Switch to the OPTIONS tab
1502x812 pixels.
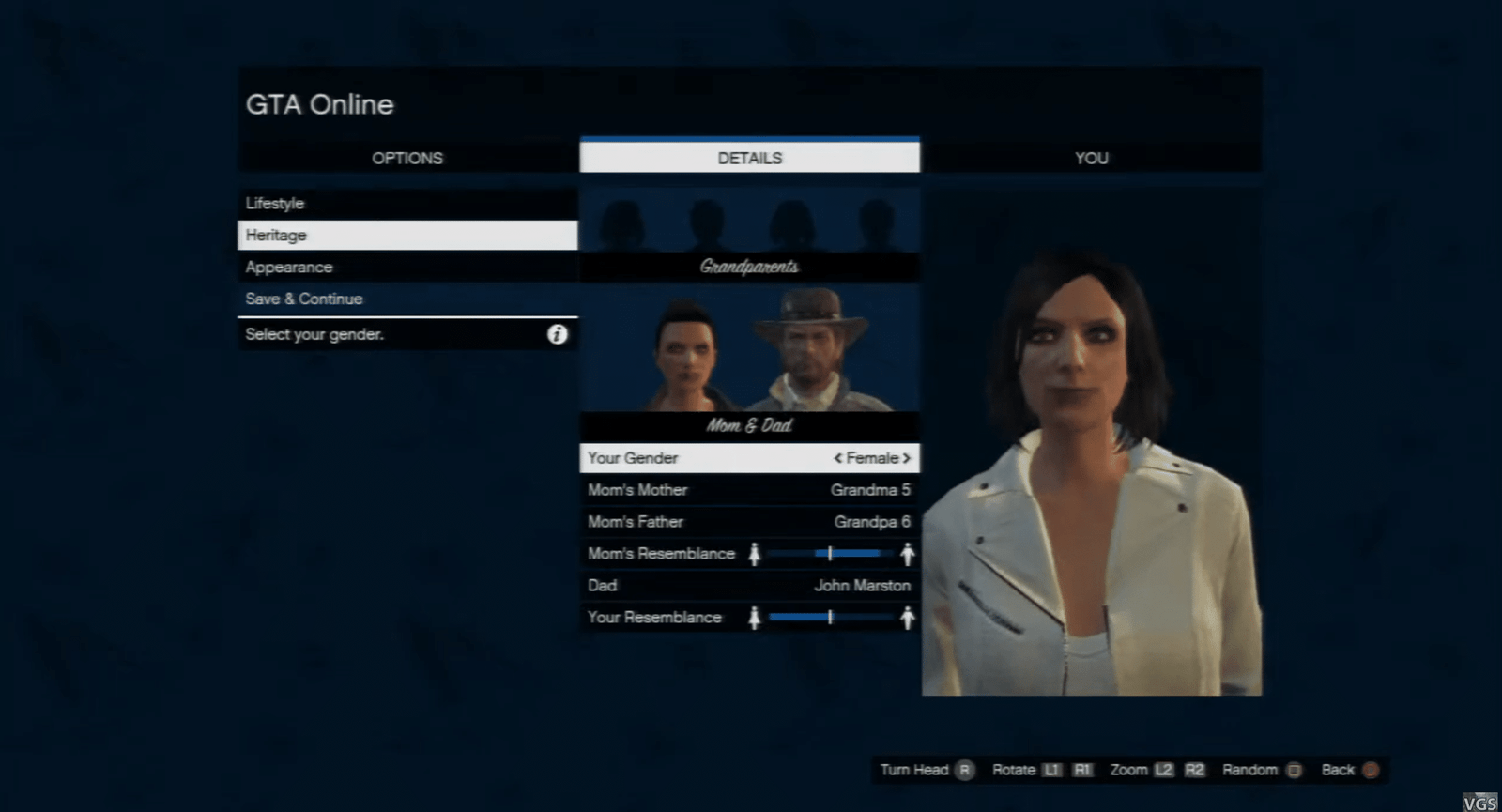[407, 158]
